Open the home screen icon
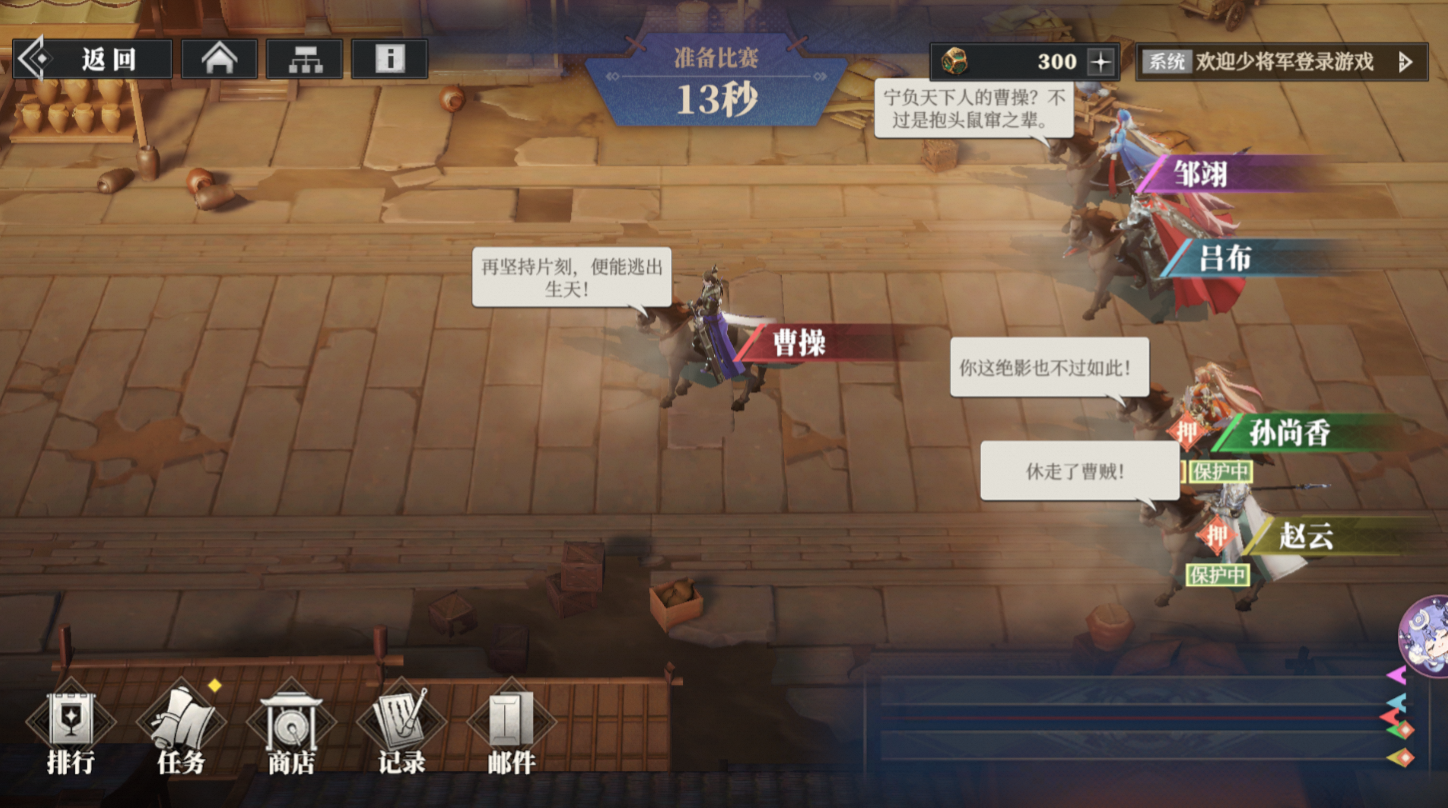 tap(218, 58)
